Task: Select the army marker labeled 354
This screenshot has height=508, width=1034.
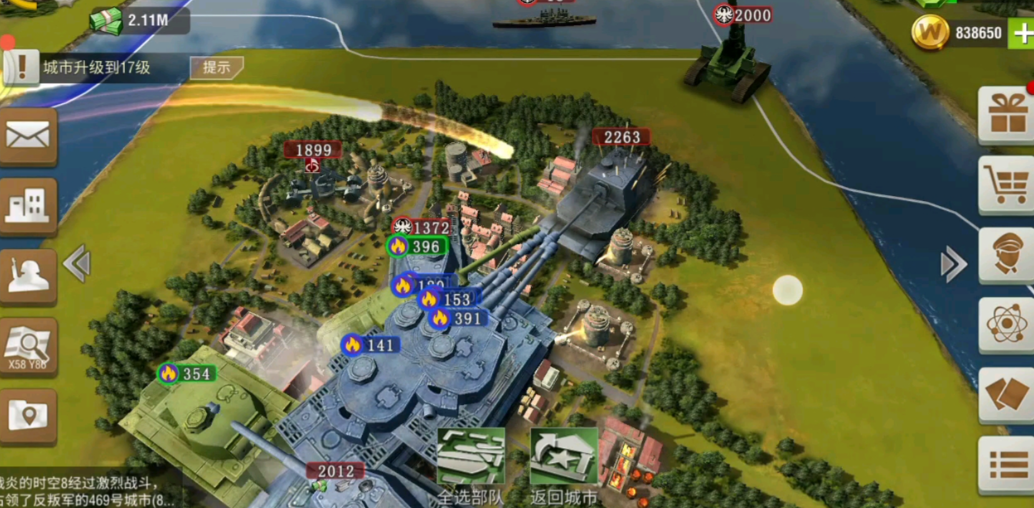Action: click(x=187, y=373)
